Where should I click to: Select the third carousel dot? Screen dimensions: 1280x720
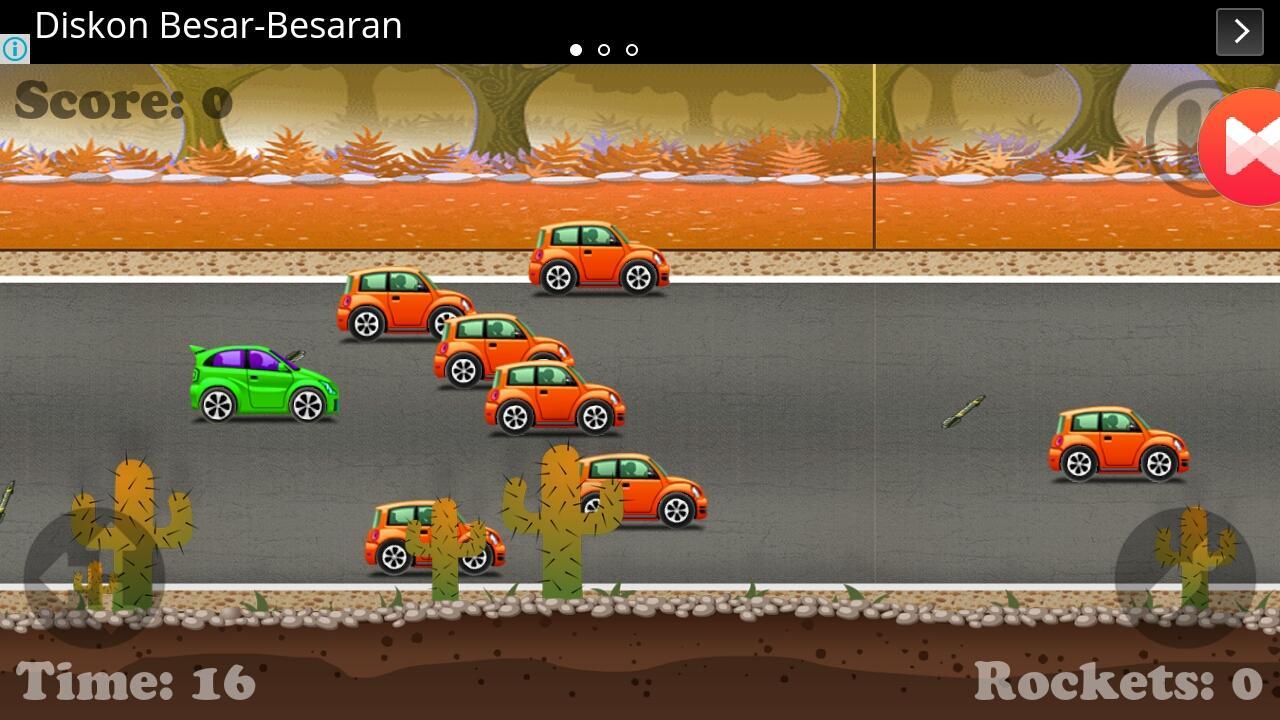click(632, 49)
